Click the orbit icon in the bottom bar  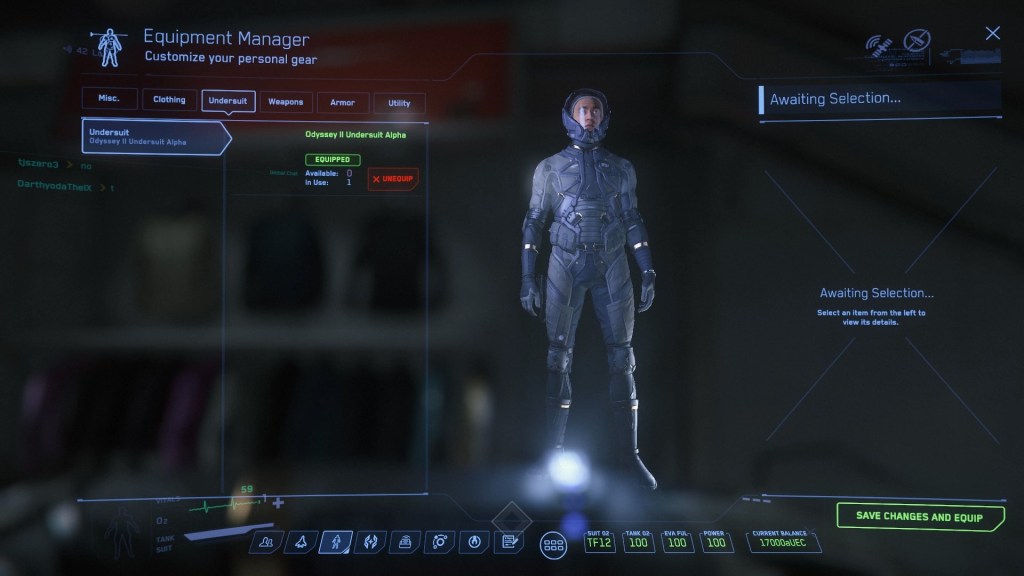439,542
